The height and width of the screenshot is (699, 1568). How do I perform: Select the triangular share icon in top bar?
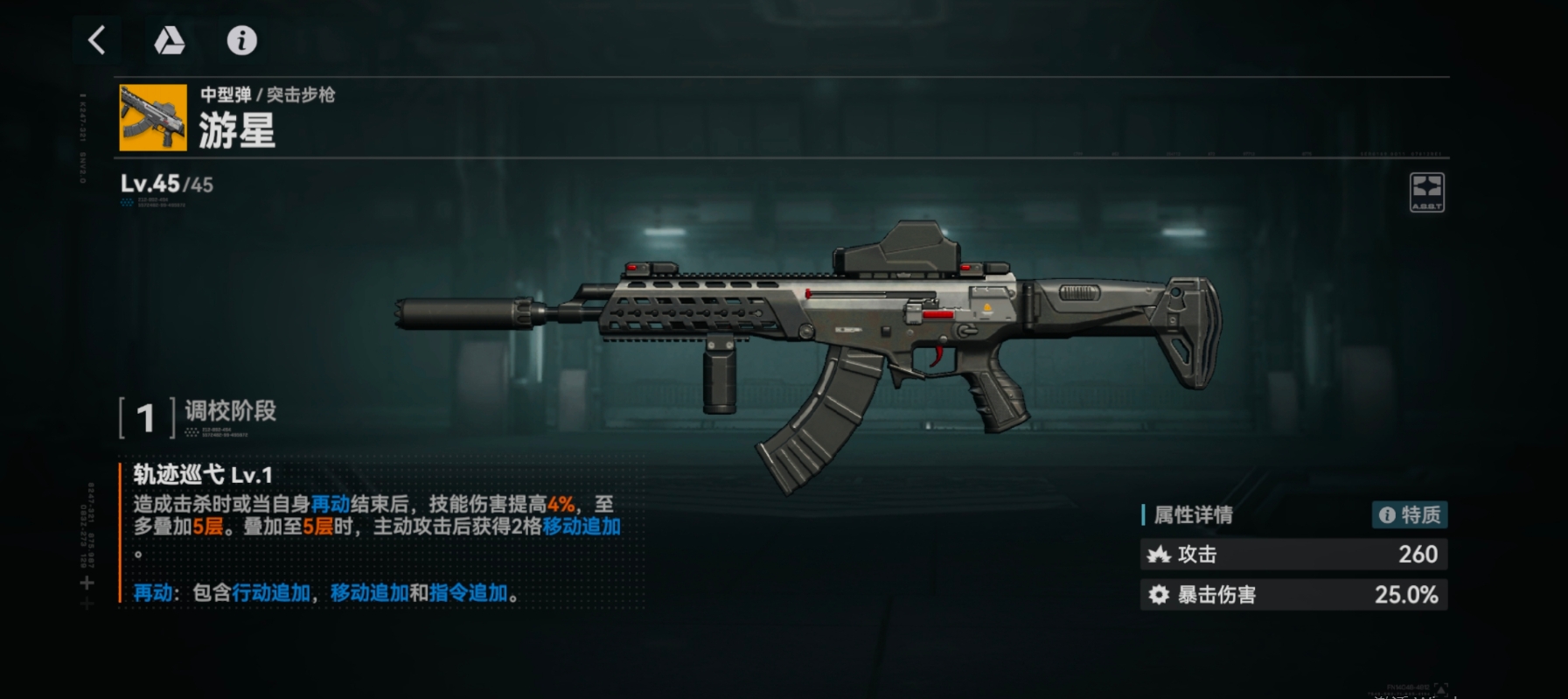[171, 40]
